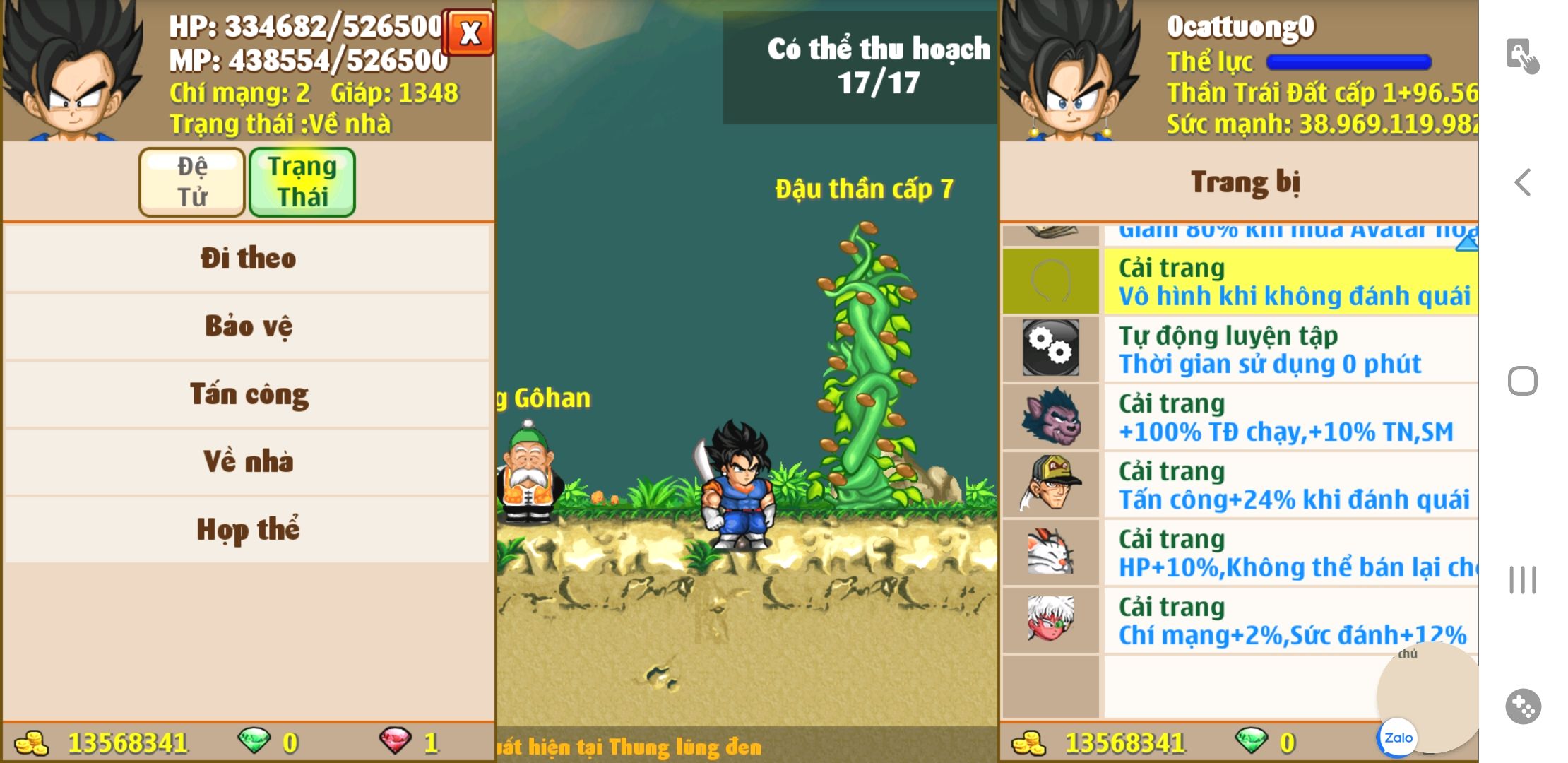Screen dimensions: 1568x763
Task: Open the Zalo chat bubble
Action: pos(1398,737)
